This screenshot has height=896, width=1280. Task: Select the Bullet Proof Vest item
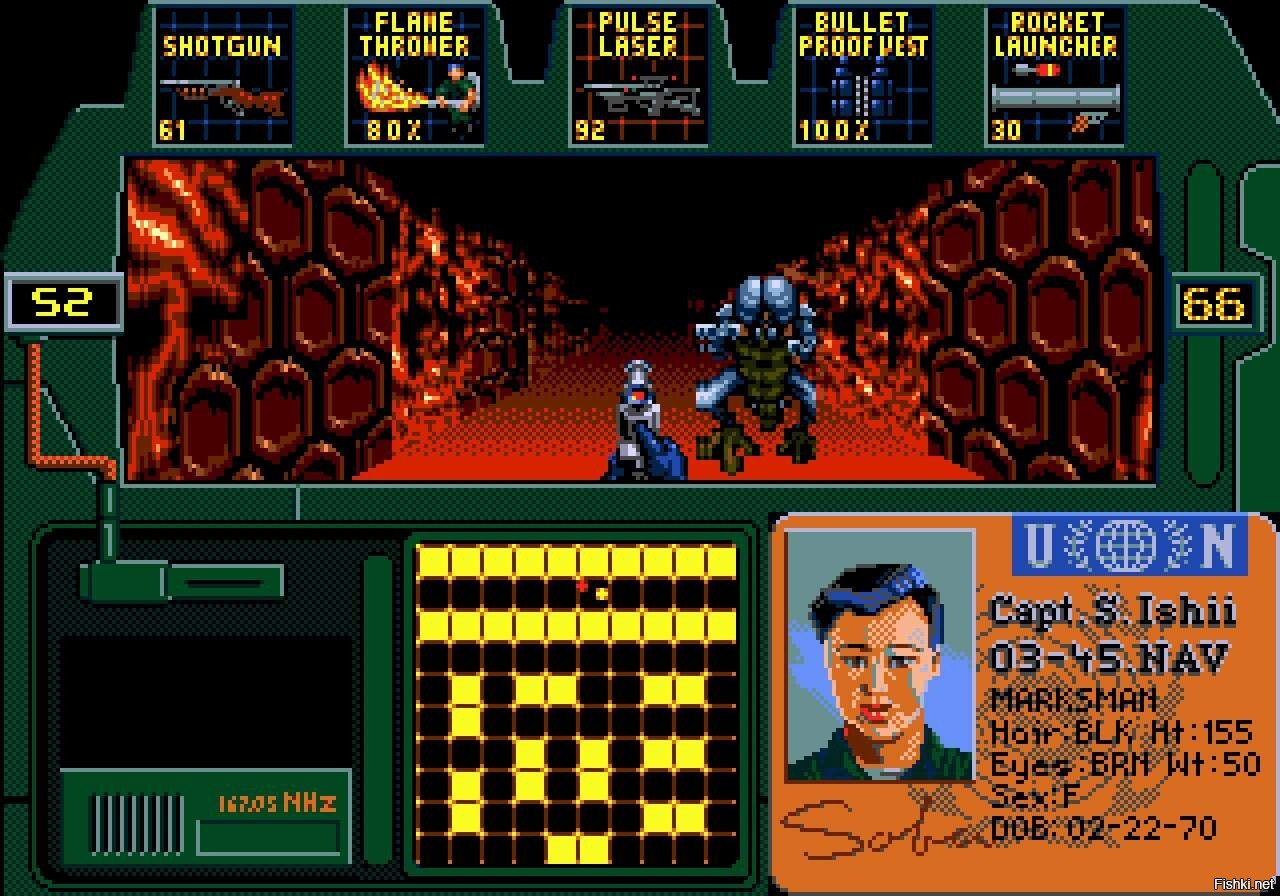pos(862,77)
